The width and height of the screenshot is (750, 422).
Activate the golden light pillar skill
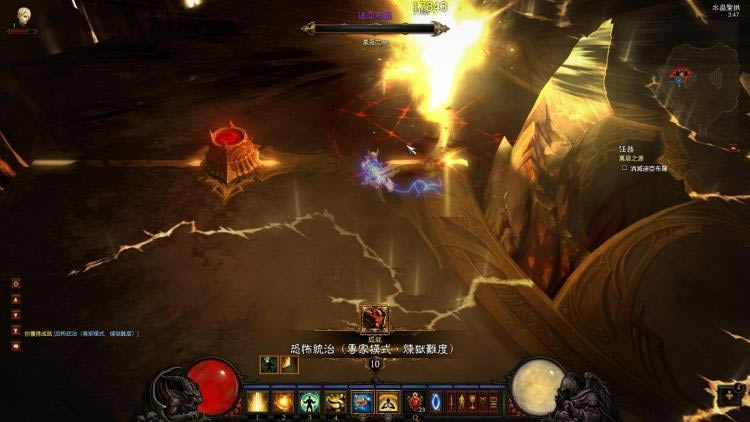click(257, 402)
